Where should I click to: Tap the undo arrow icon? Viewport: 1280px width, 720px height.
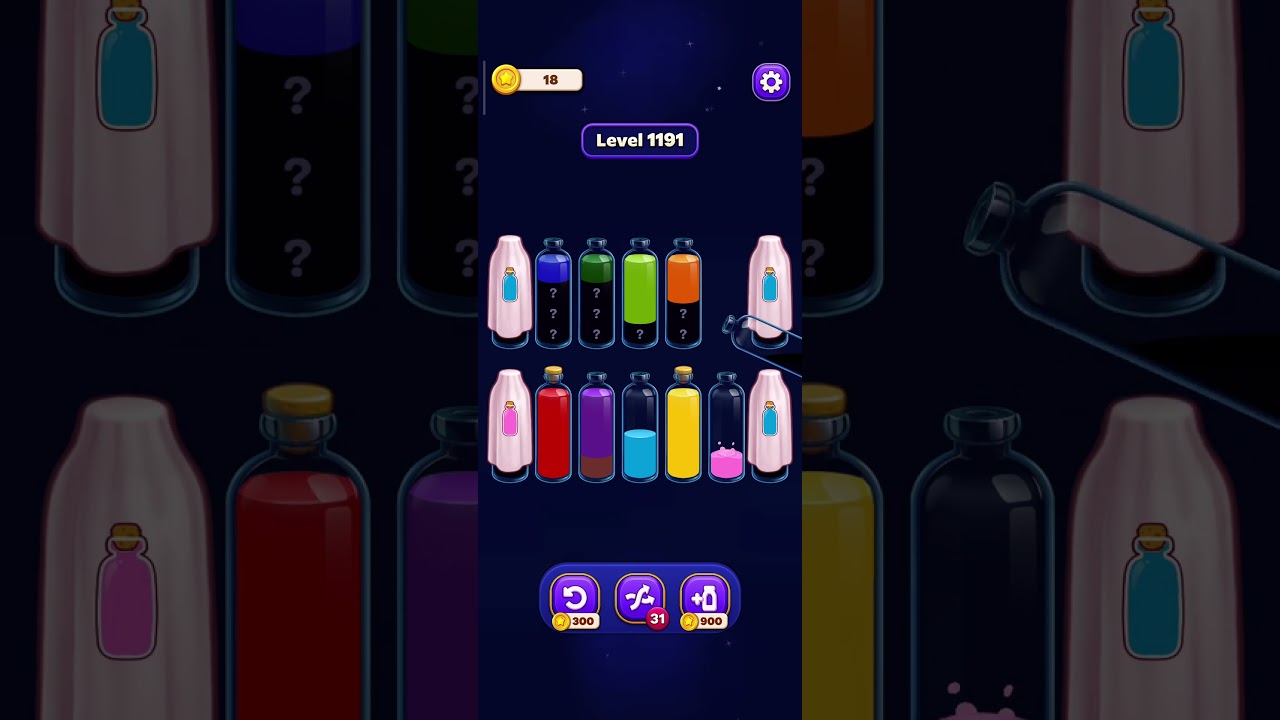(x=573, y=598)
